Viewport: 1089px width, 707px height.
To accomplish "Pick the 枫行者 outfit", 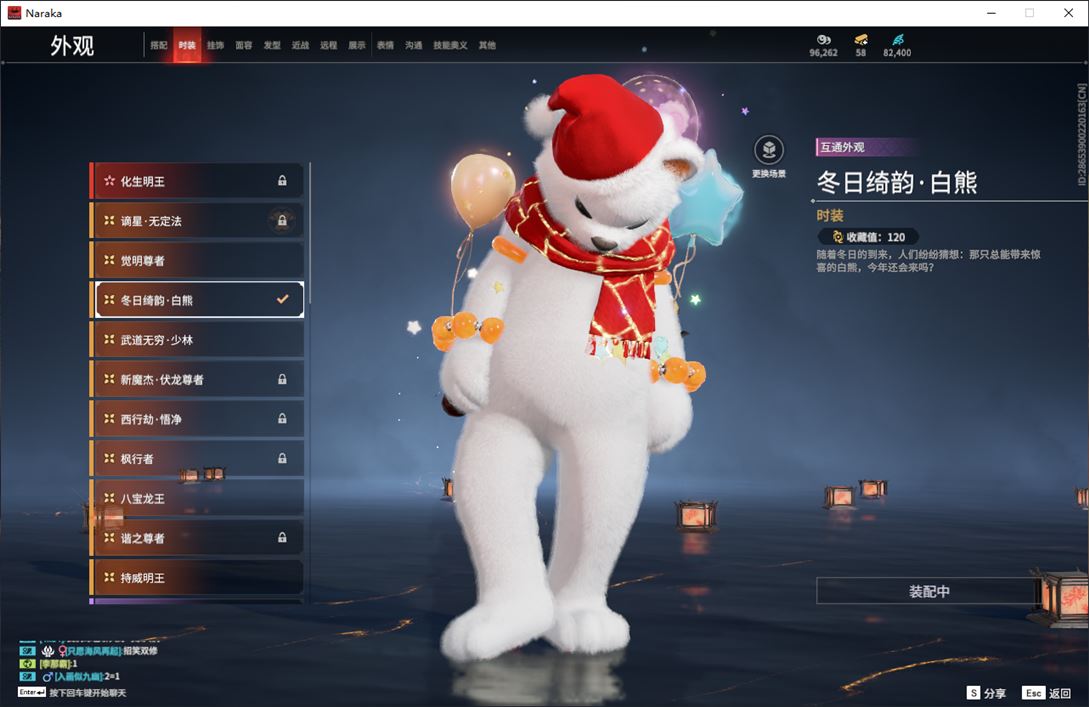I will pos(197,459).
